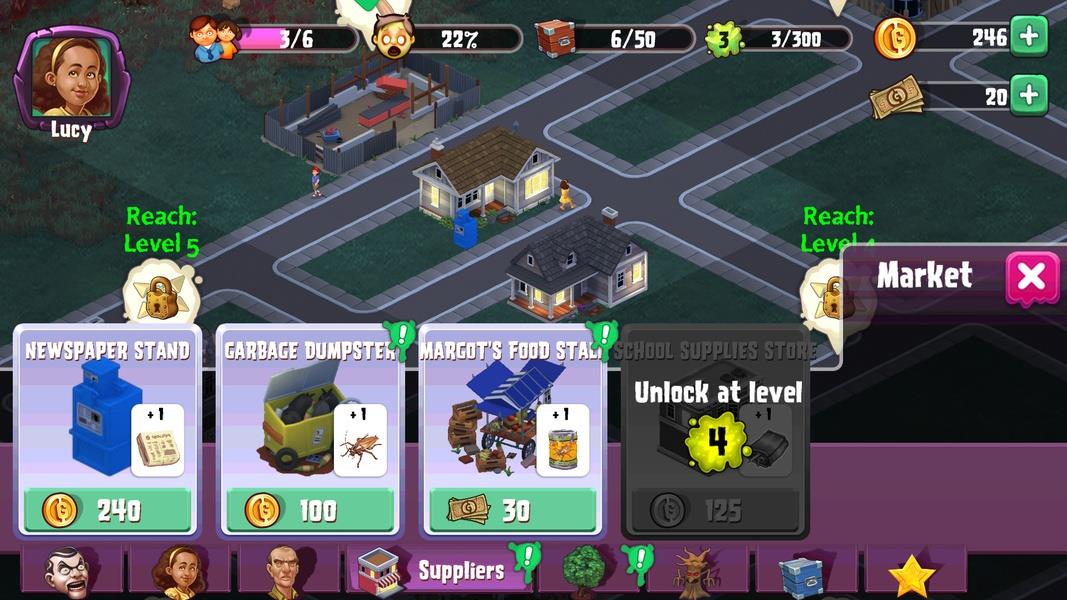The height and width of the screenshot is (600, 1067).
Task: Close the Market panel
Action: click(1033, 277)
